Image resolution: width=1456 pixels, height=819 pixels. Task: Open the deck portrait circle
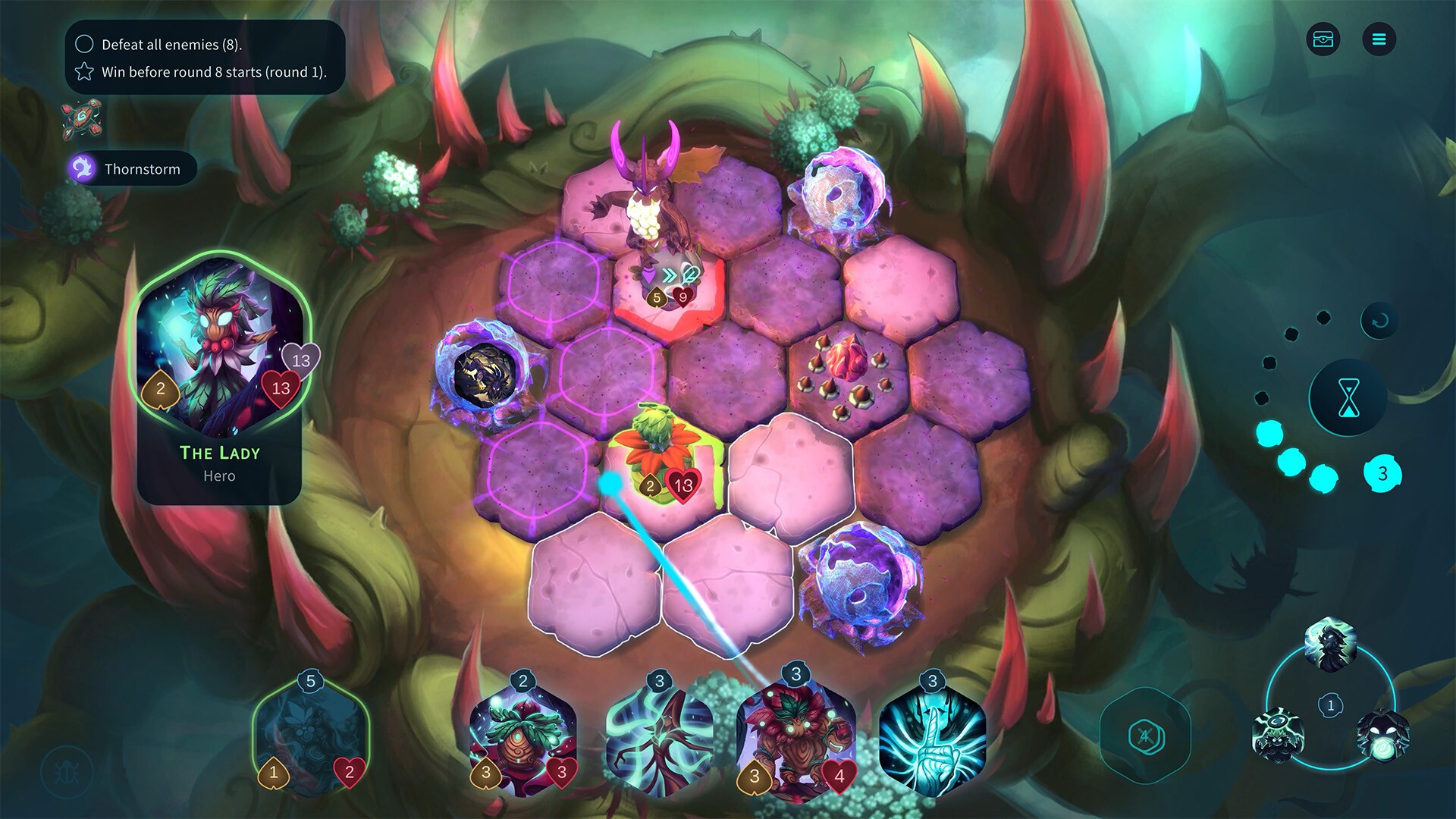tap(1330, 705)
